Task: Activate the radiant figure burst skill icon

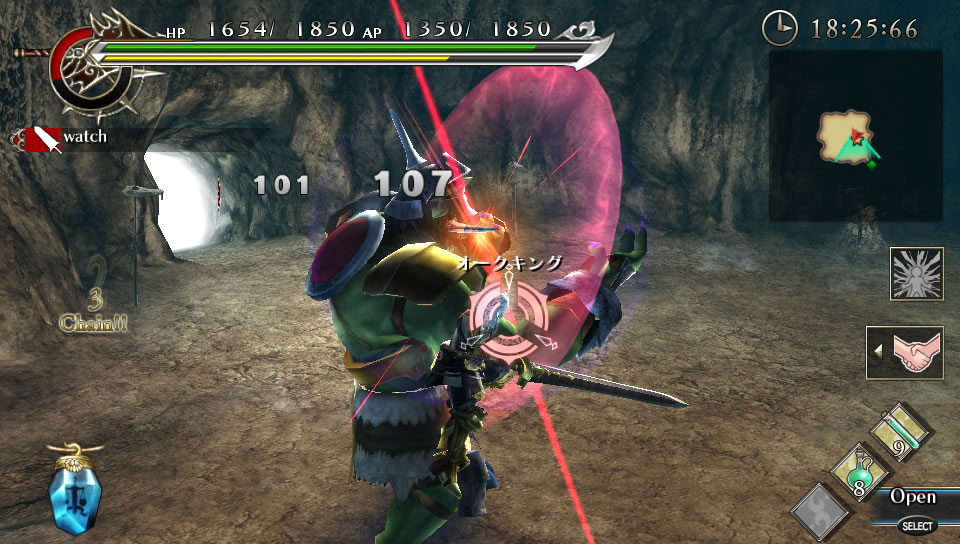Action: [x=917, y=274]
